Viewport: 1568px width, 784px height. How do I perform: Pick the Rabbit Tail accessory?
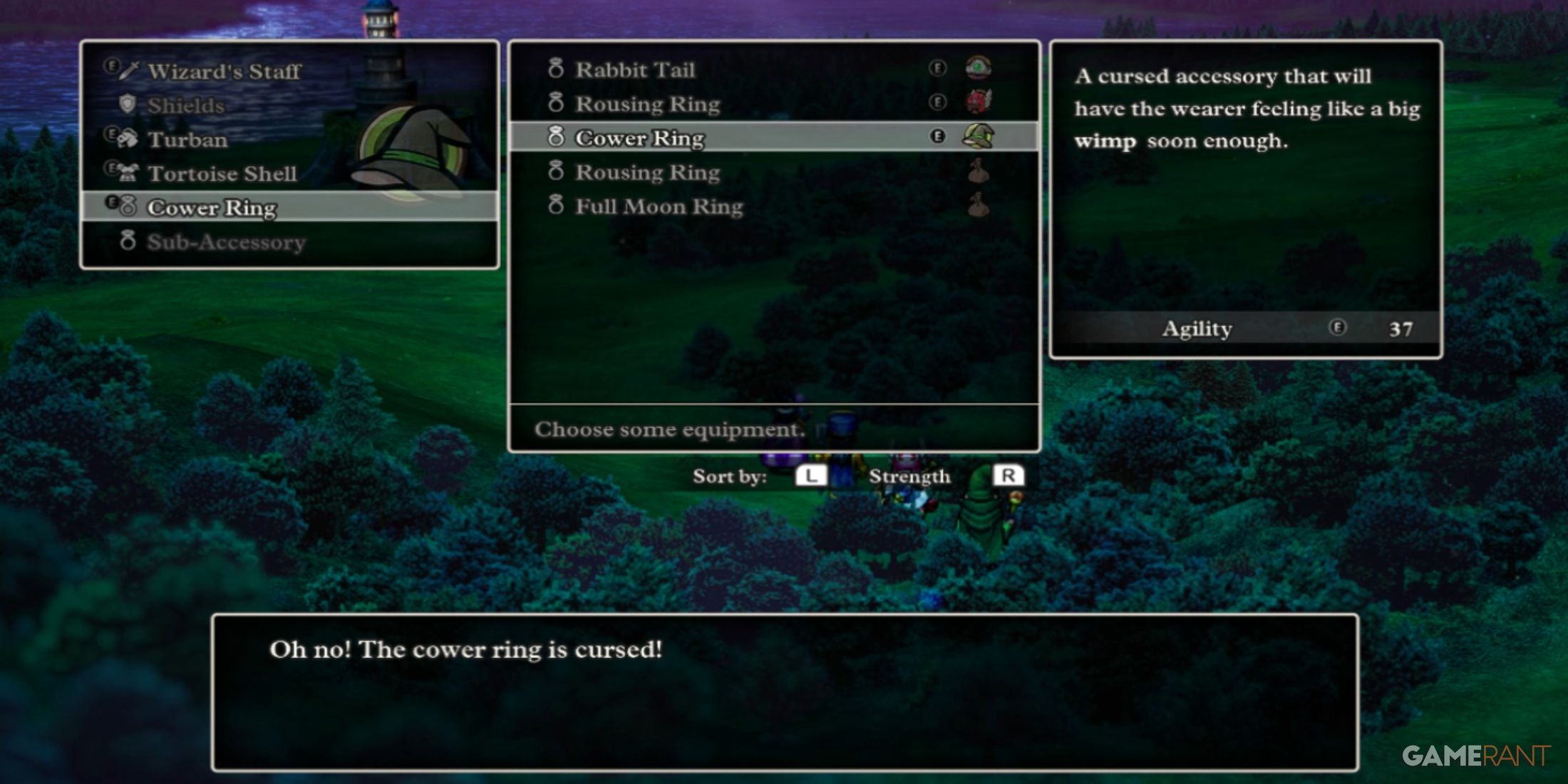click(634, 70)
